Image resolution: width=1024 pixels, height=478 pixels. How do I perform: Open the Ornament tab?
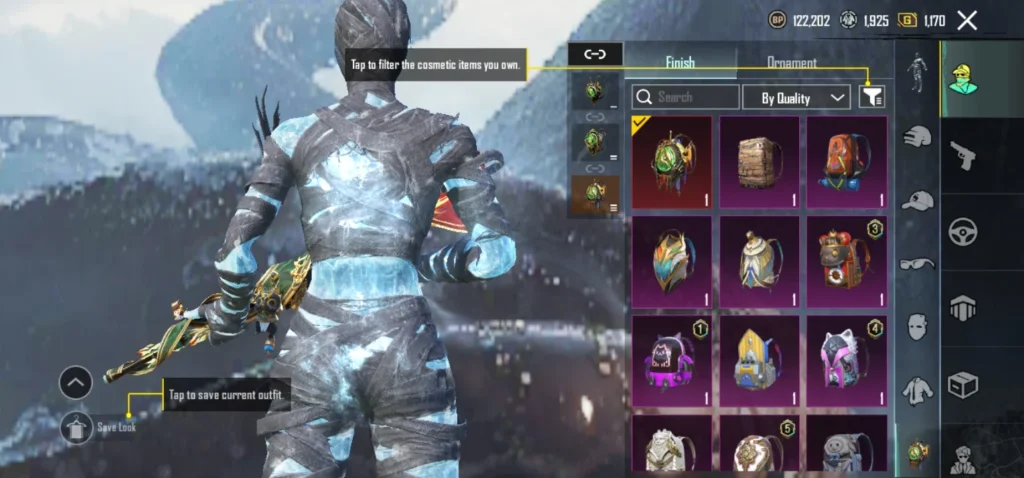pos(791,62)
